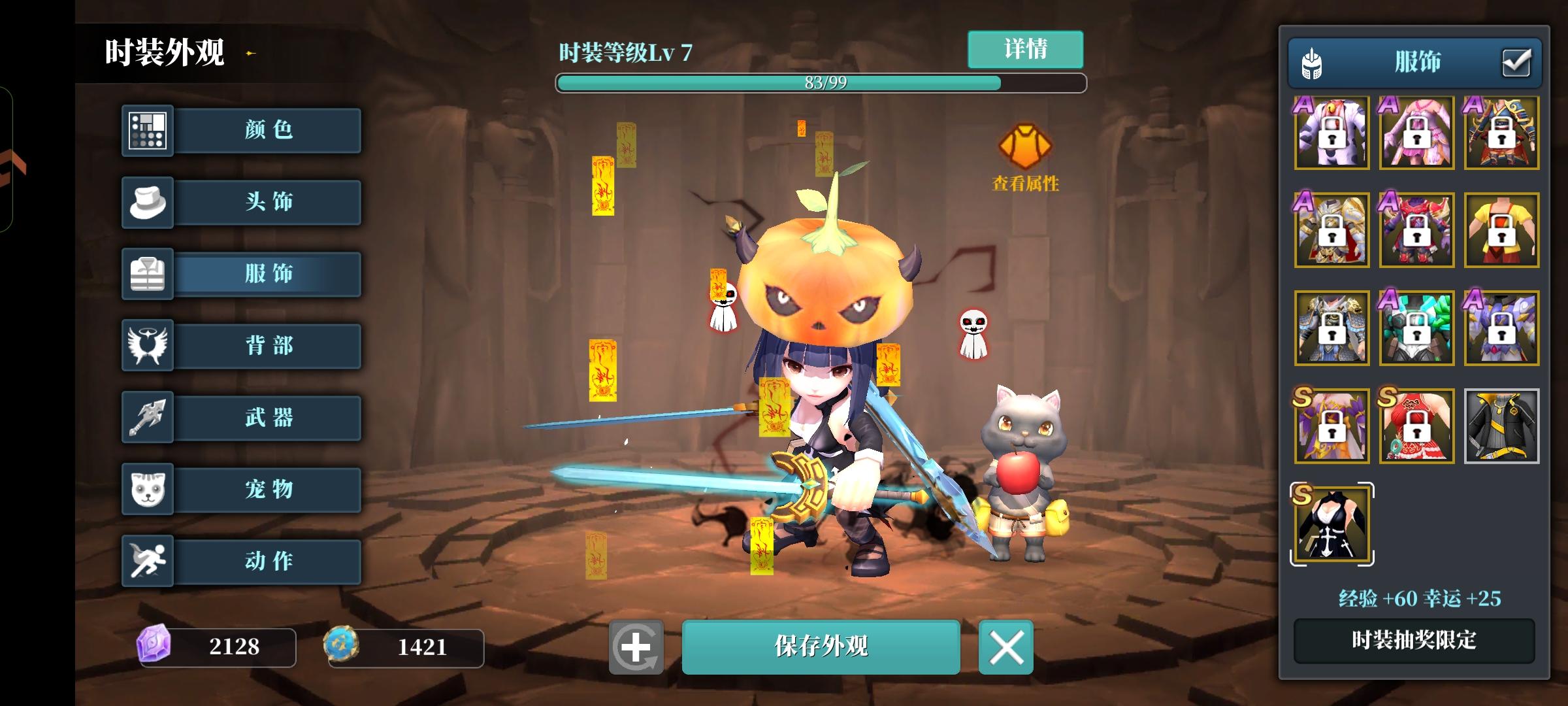This screenshot has width=1568, height=706.
Task: Click the 查看属性 orange shirt icon
Action: tap(1027, 145)
